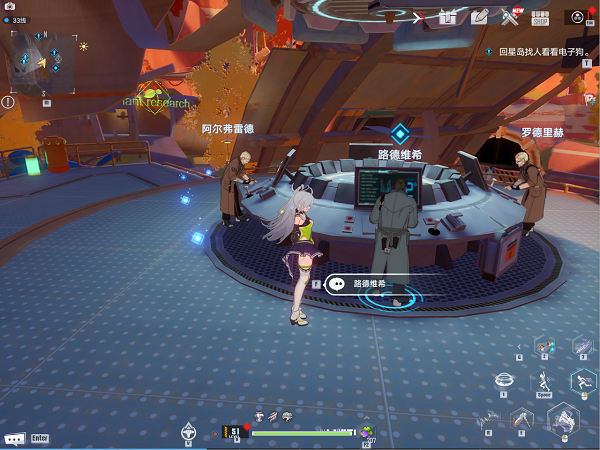The height and width of the screenshot is (450, 600).
Task: Open the chat bubble box
Action: pos(15,438)
